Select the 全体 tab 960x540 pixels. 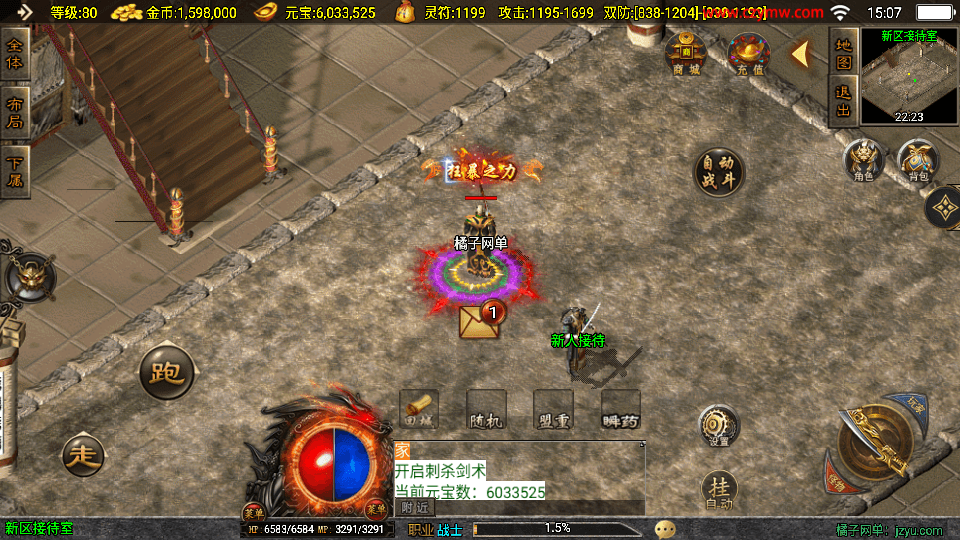pyautogui.click(x=14, y=53)
